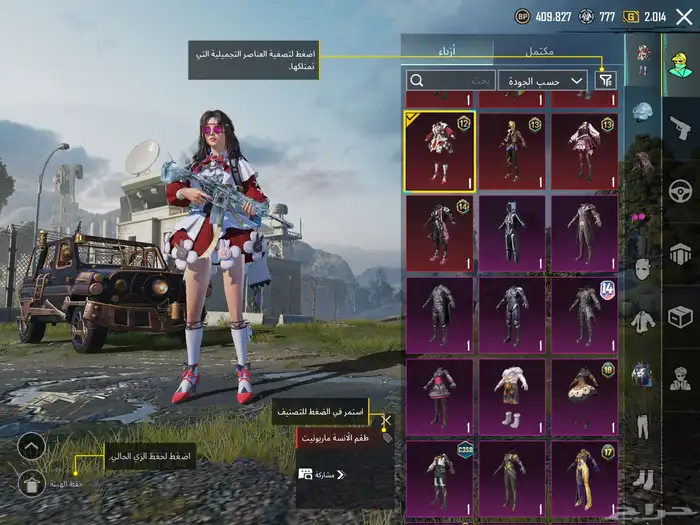The height and width of the screenshot is (525, 700).
Task: Select the white shirt clothing category
Action: 642,321
